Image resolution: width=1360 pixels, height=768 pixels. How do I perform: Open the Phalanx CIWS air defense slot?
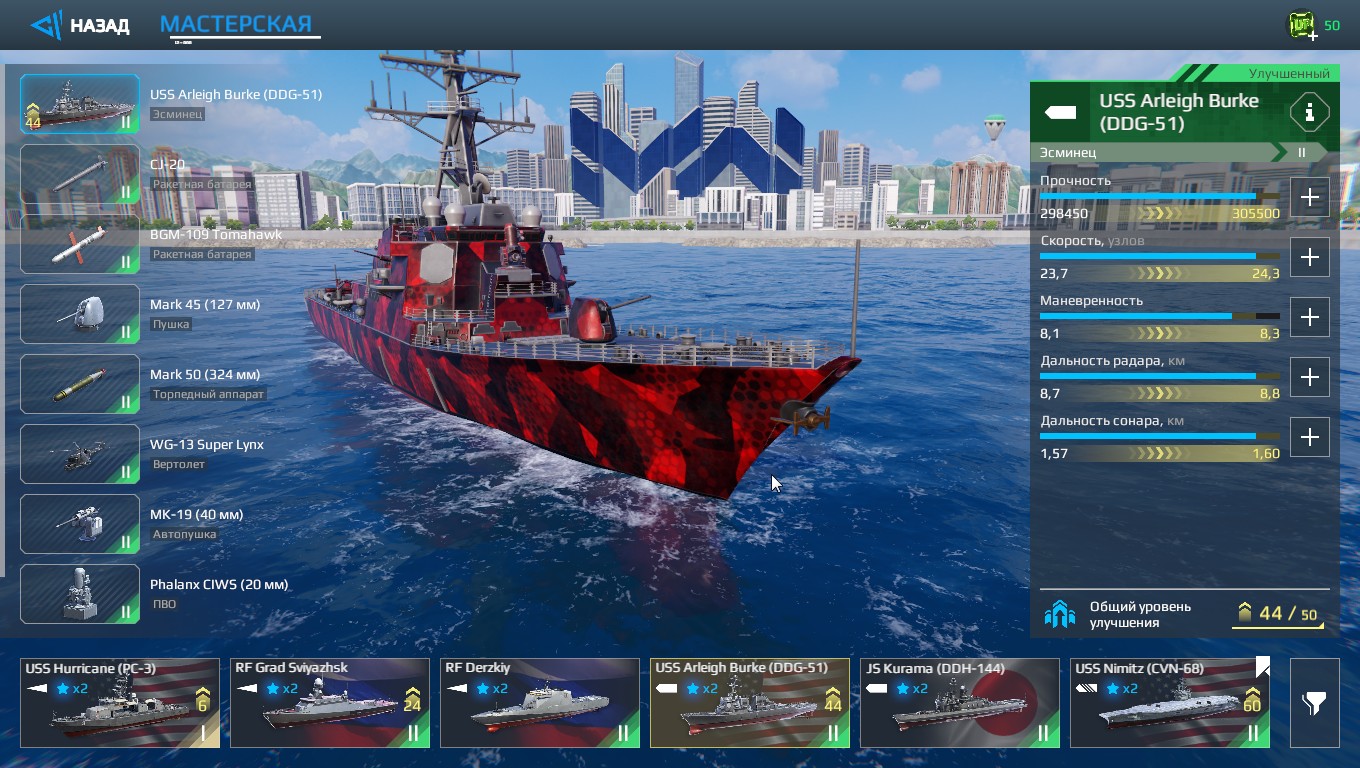tap(80, 594)
